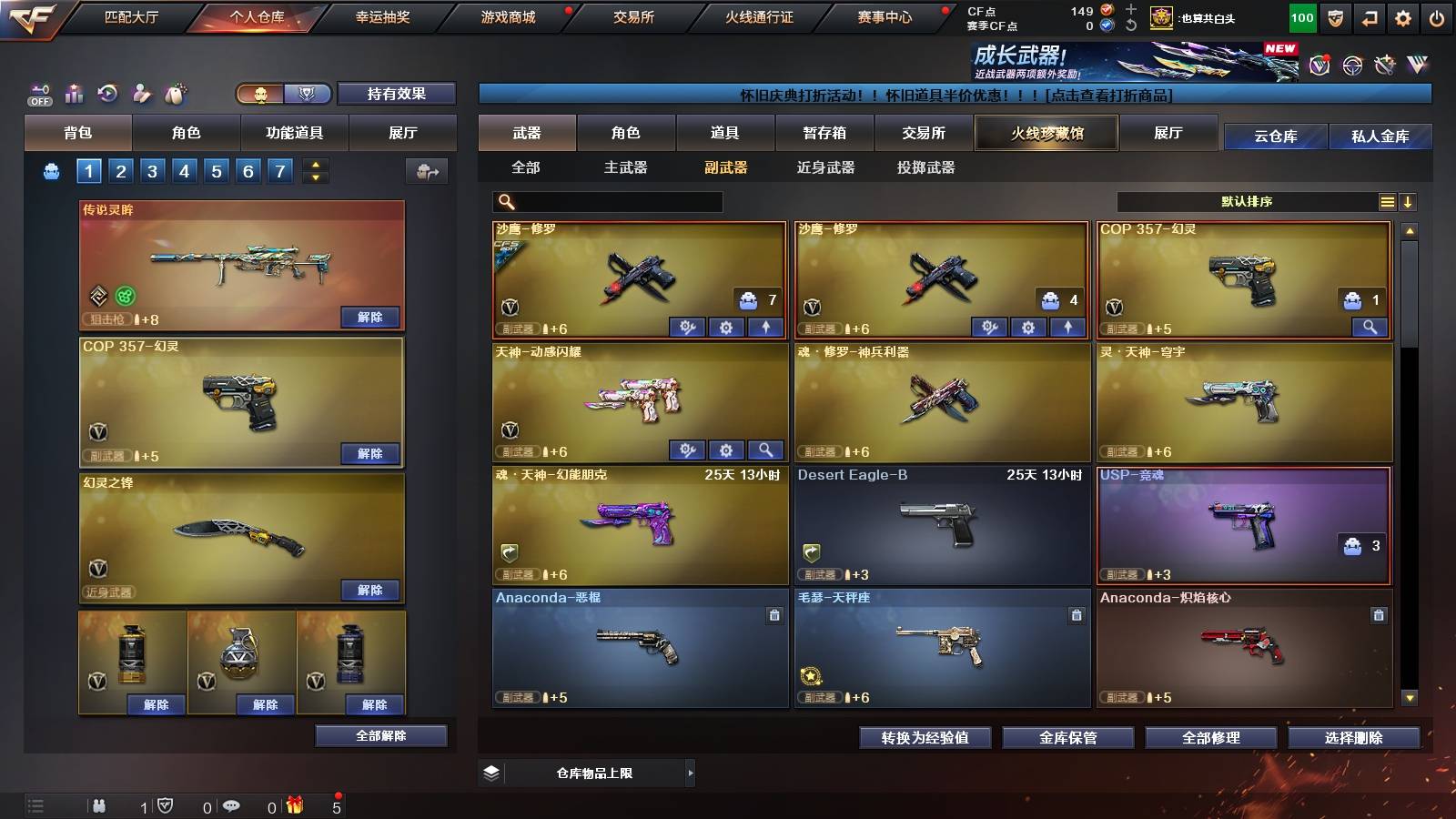Switch to the 火线珍藏馆 tab

[1046, 133]
